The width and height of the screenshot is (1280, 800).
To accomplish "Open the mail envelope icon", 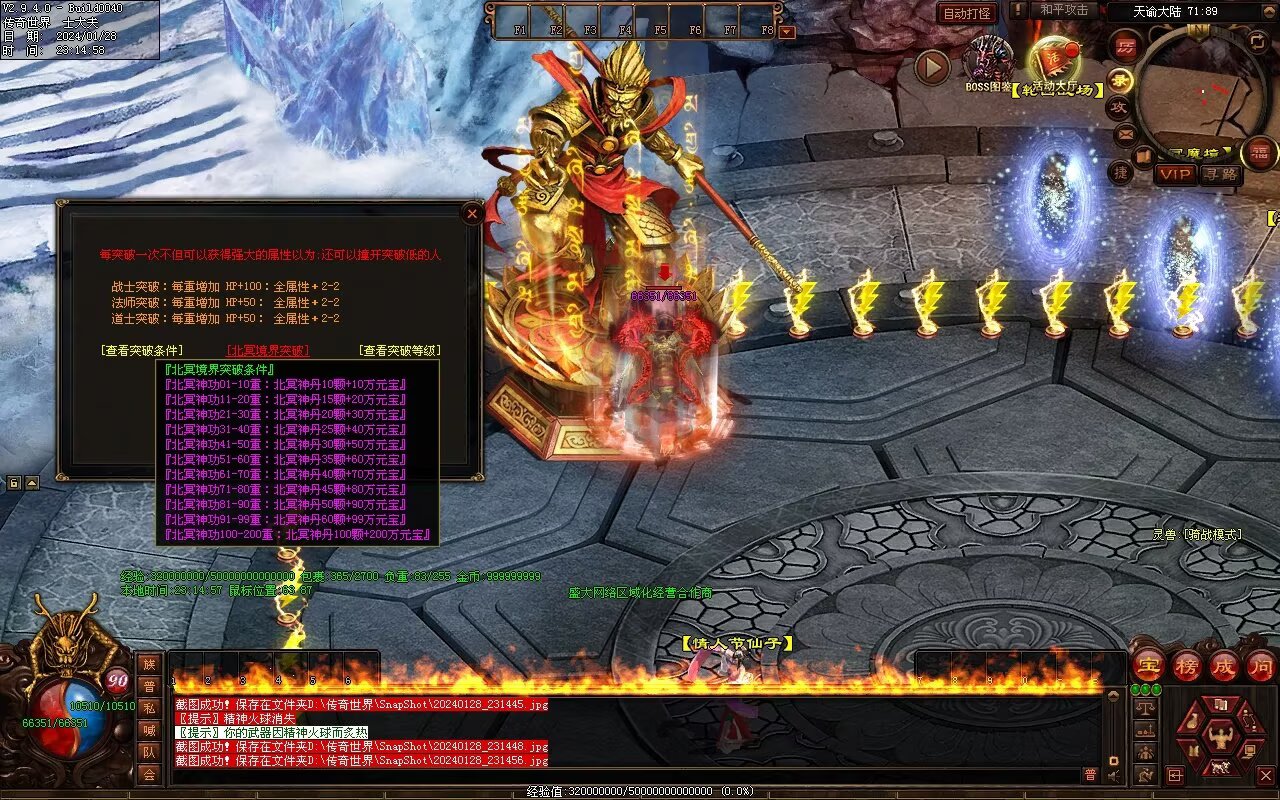I will coord(1125,133).
